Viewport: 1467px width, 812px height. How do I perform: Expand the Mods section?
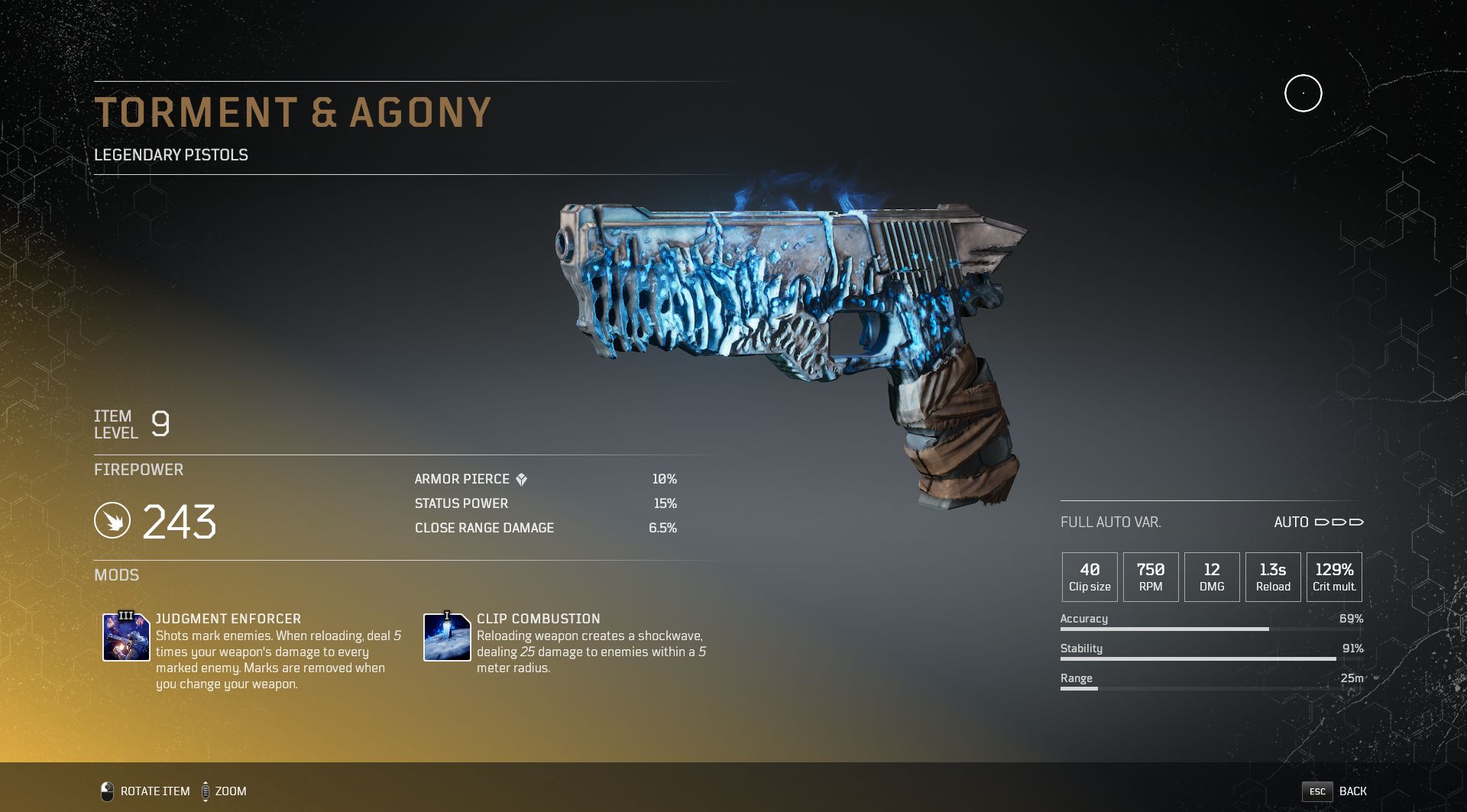(117, 575)
